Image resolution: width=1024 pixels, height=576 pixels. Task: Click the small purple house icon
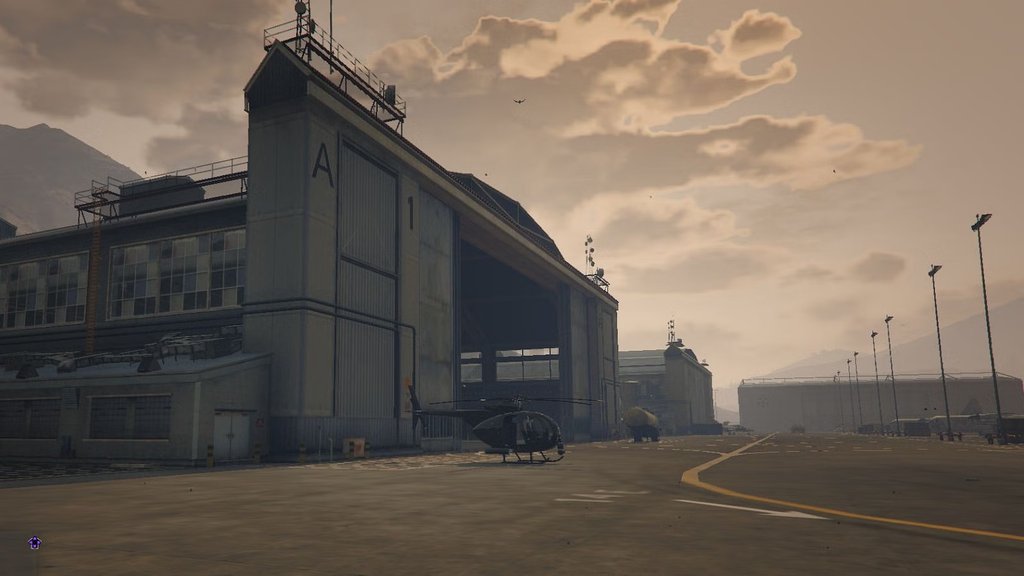click(34, 543)
